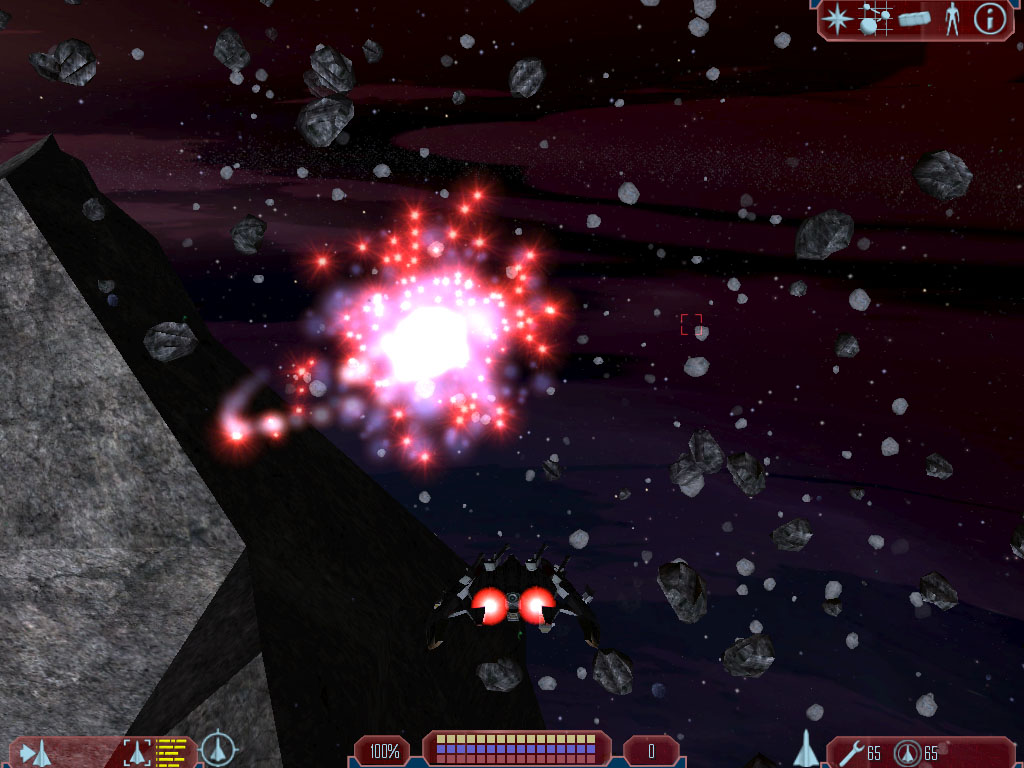
Task: Use the circled ship shield battery icon
Action: pos(908,752)
